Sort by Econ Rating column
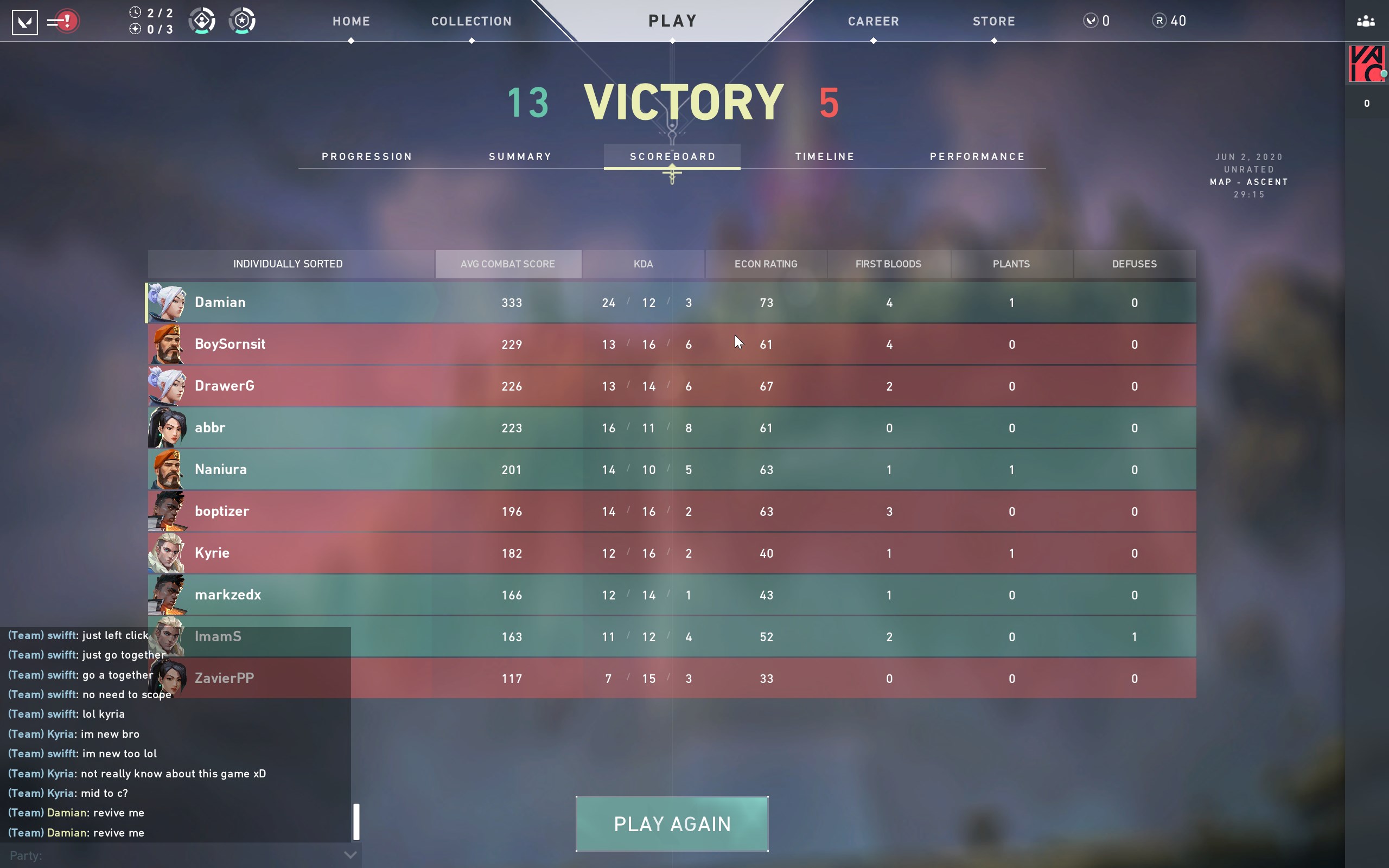Viewport: 1389px width, 868px height. [766, 264]
